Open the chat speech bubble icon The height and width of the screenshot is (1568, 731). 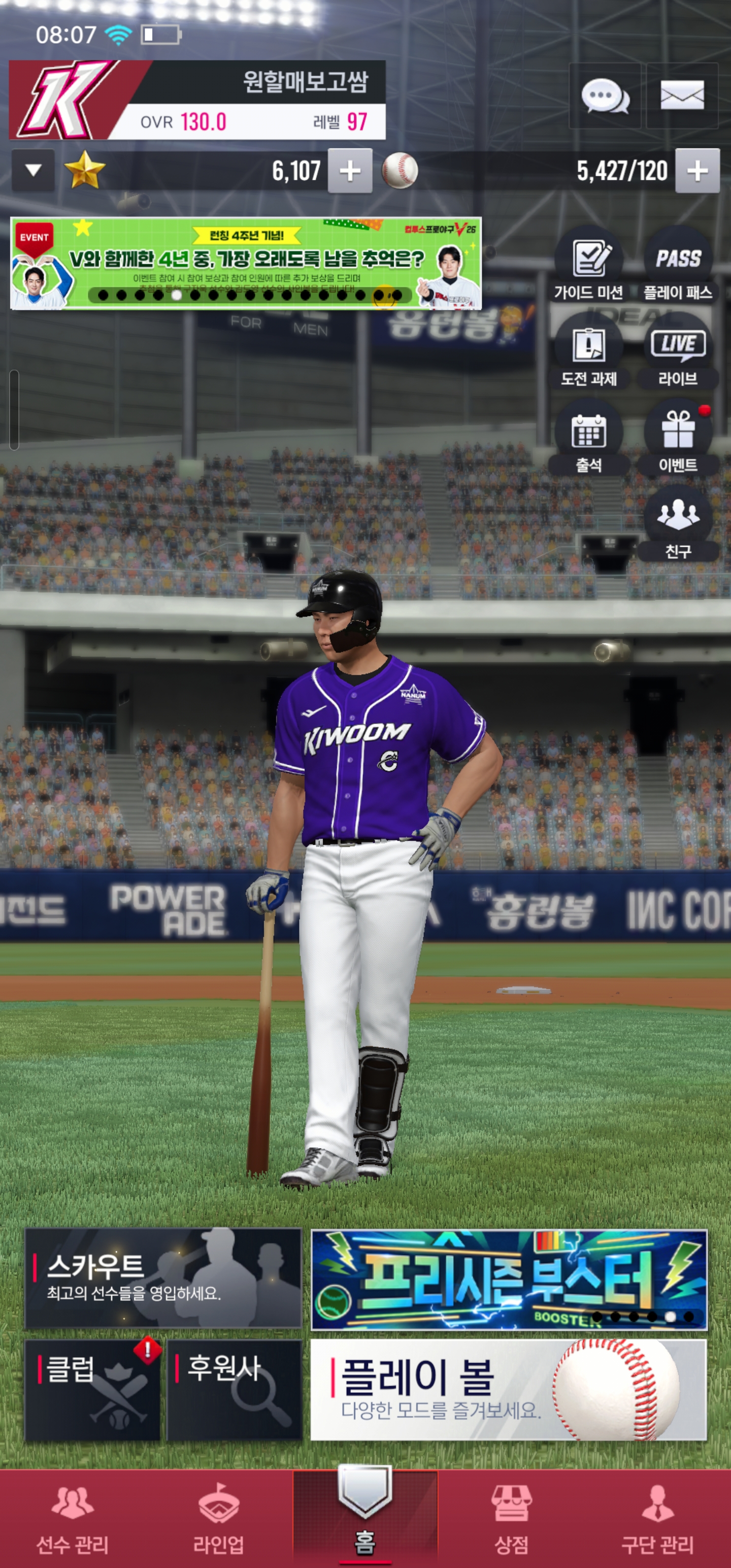coord(605,96)
